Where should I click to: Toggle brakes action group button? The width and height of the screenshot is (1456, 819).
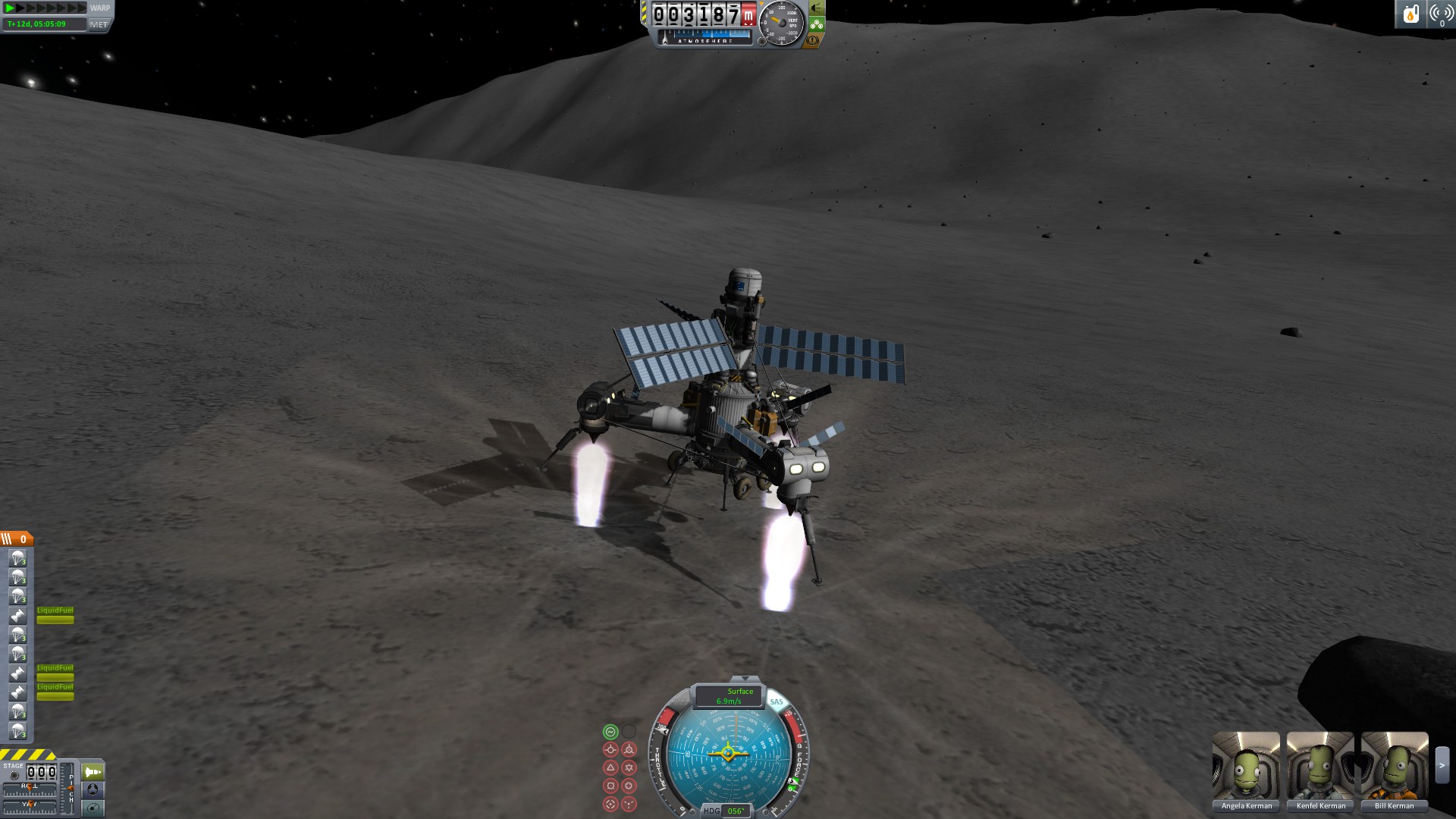(813, 40)
